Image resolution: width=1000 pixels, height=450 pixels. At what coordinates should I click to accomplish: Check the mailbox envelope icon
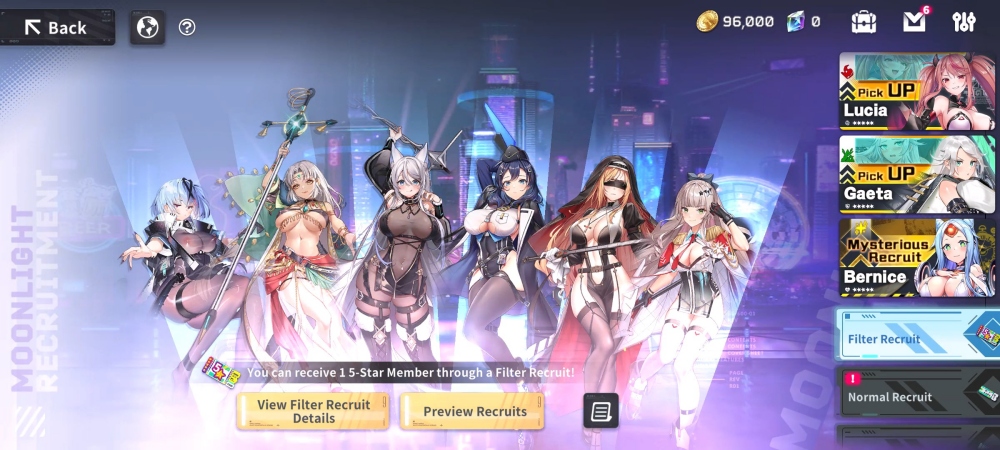coord(914,21)
